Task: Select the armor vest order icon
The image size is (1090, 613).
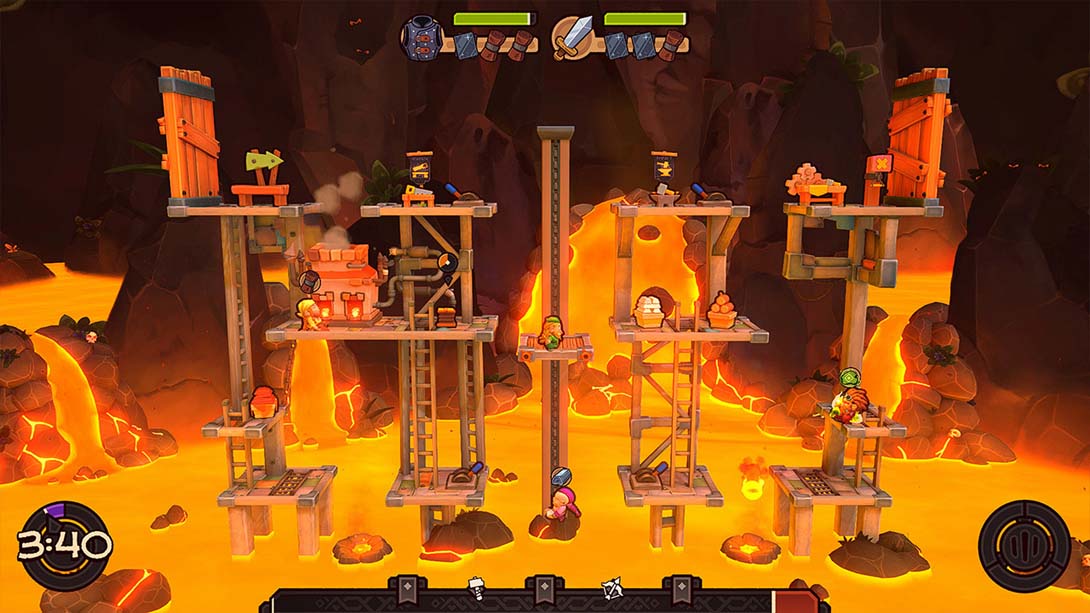Action: tap(421, 37)
